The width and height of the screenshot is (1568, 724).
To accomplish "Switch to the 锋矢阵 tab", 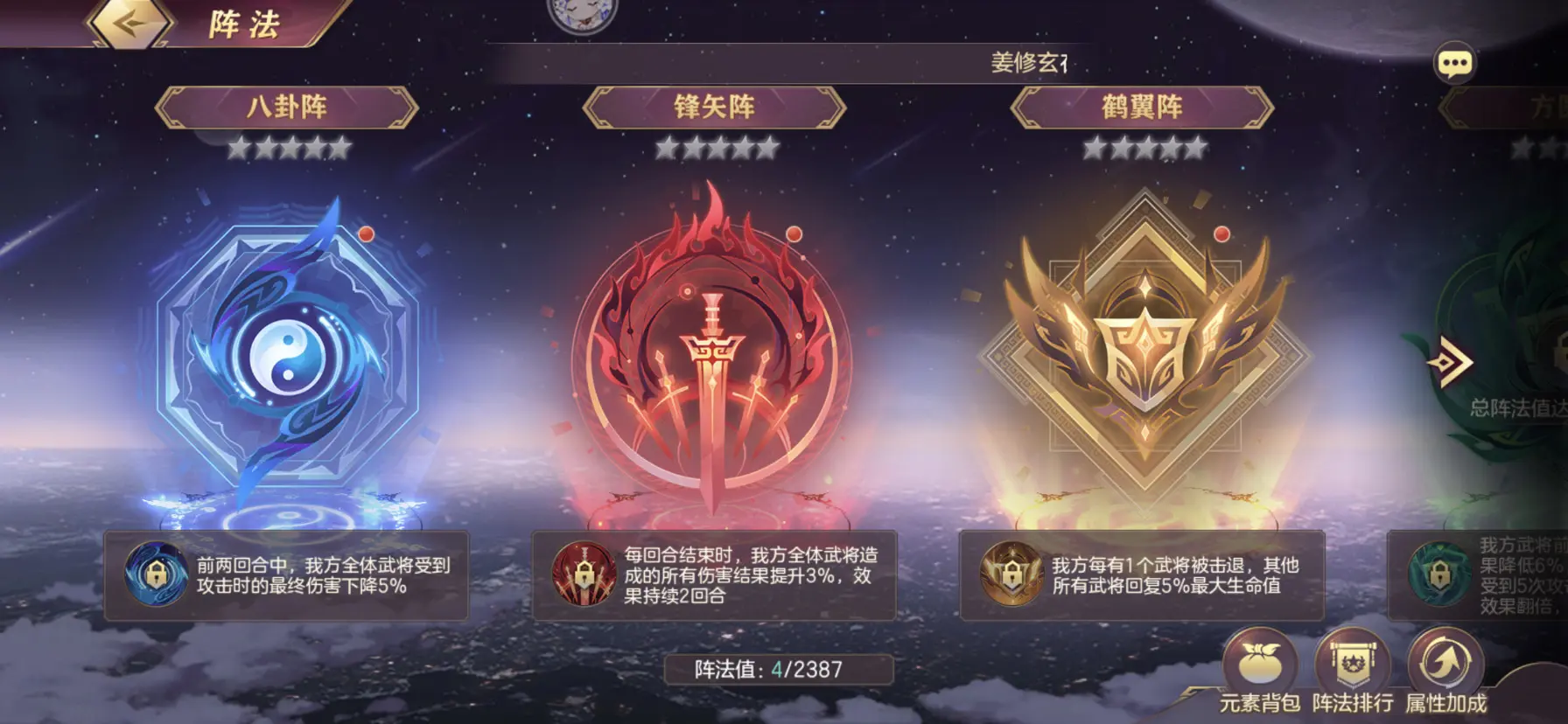I will pyautogui.click(x=719, y=107).
